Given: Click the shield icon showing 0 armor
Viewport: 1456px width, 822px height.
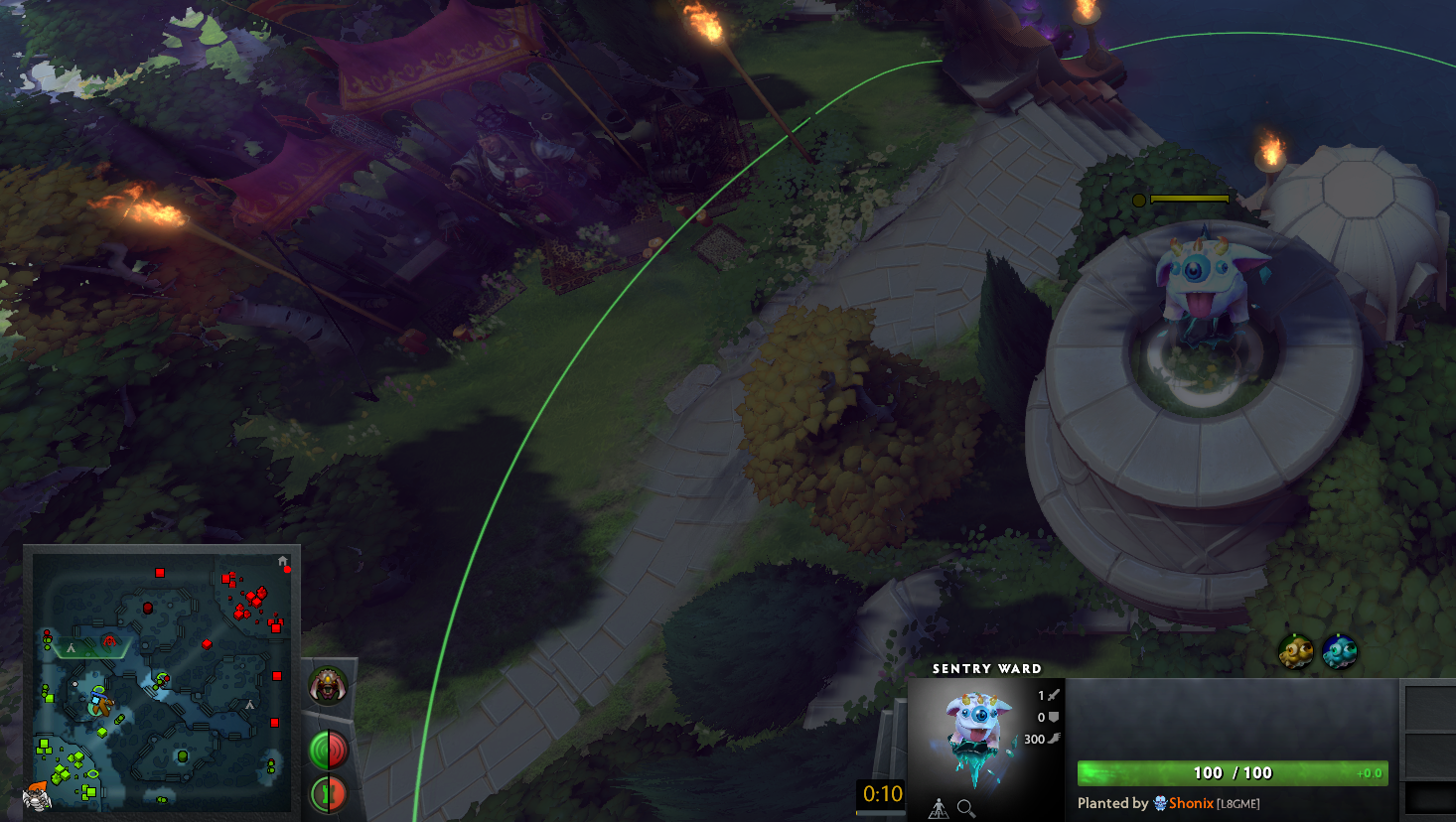Looking at the screenshot, I should click(1054, 717).
